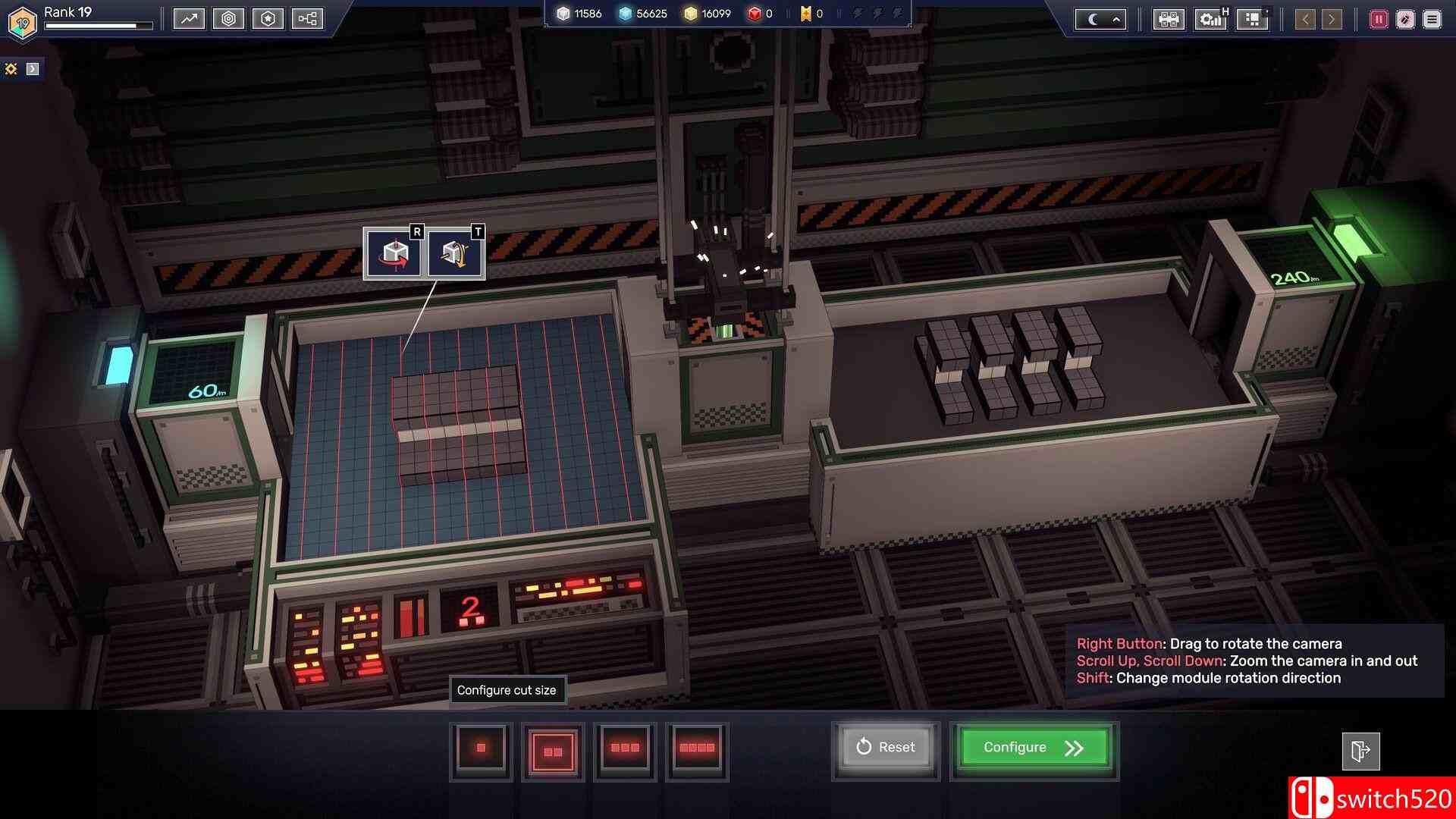Image resolution: width=1456 pixels, height=819 pixels.
Task: Open the hamburger menu at top right
Action: pos(1432,19)
